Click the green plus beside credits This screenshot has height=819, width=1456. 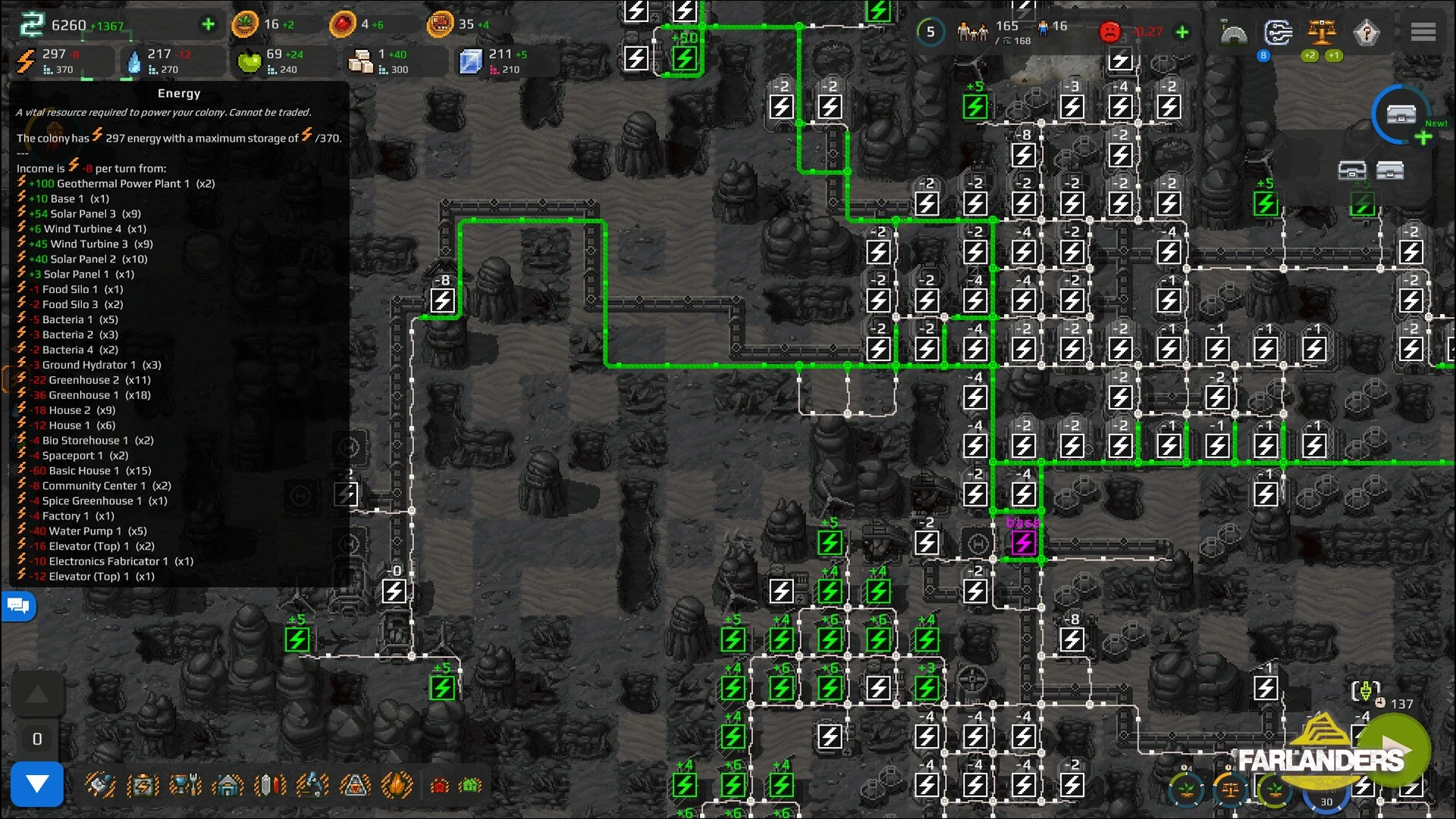(x=208, y=24)
